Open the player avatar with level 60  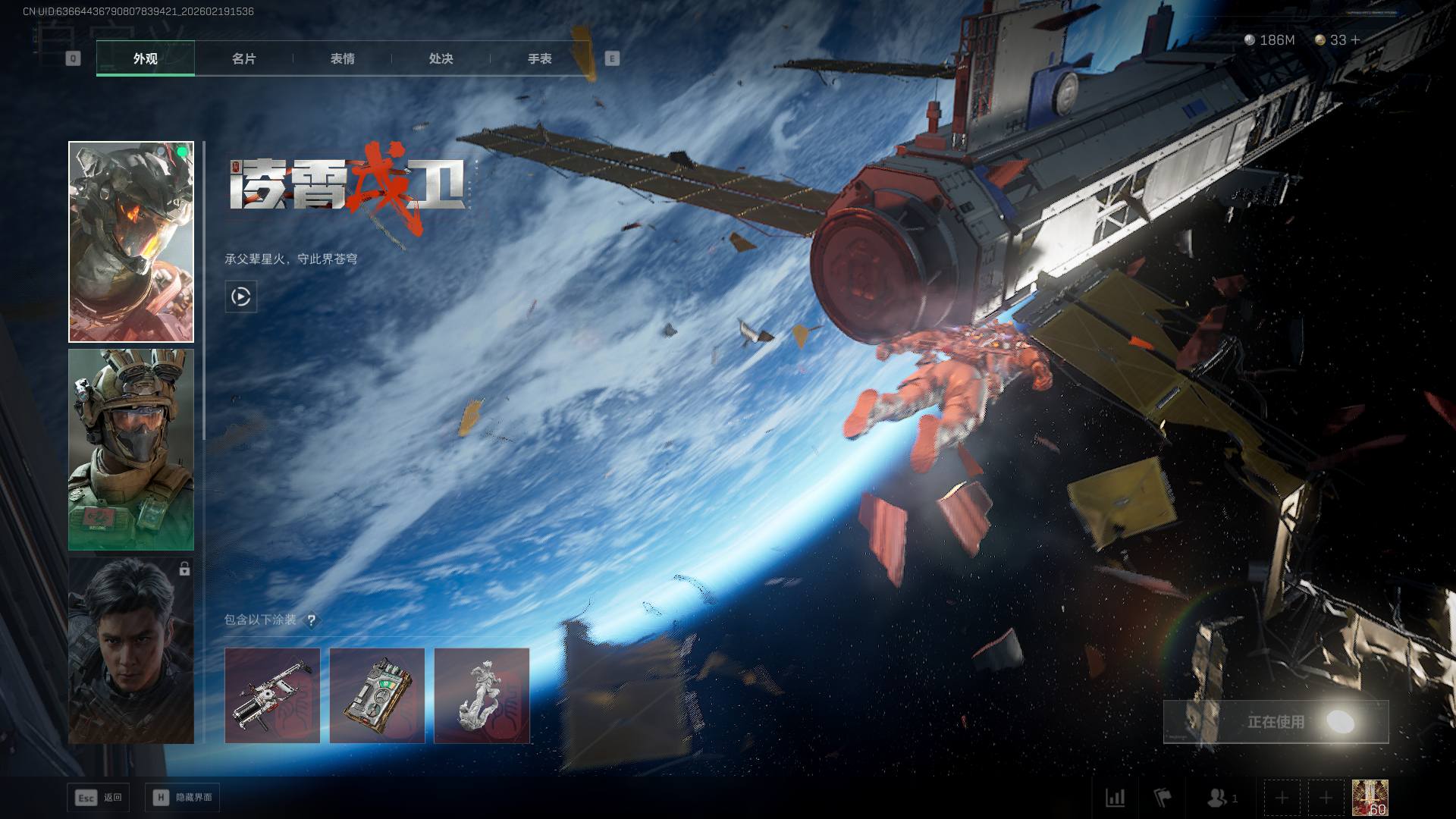(x=1370, y=798)
